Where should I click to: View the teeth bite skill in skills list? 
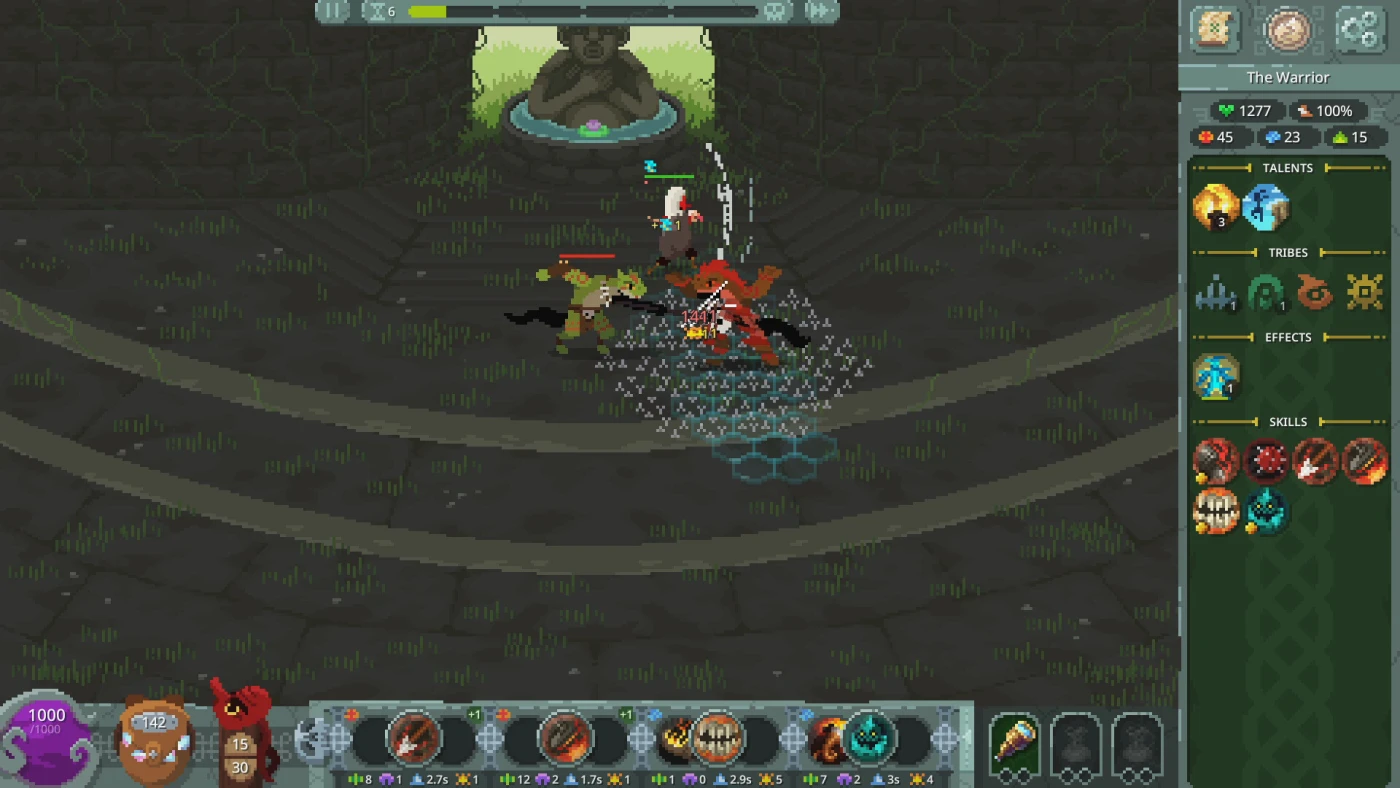coord(1216,512)
